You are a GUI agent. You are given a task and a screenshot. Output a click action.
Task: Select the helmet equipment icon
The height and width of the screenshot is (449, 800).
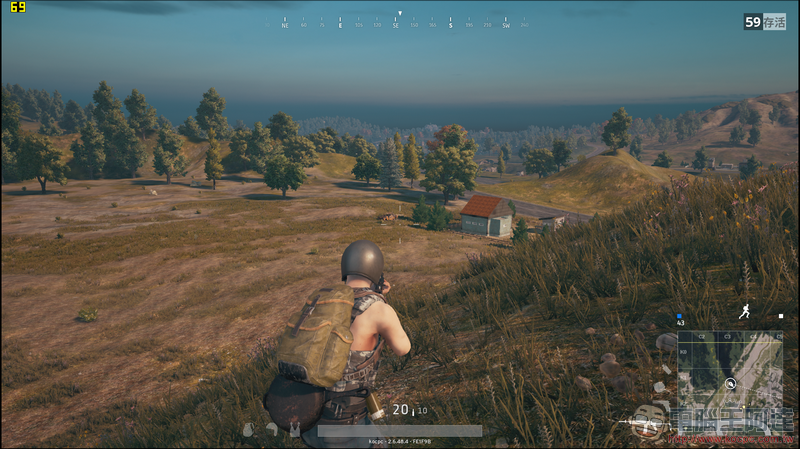click(271, 430)
